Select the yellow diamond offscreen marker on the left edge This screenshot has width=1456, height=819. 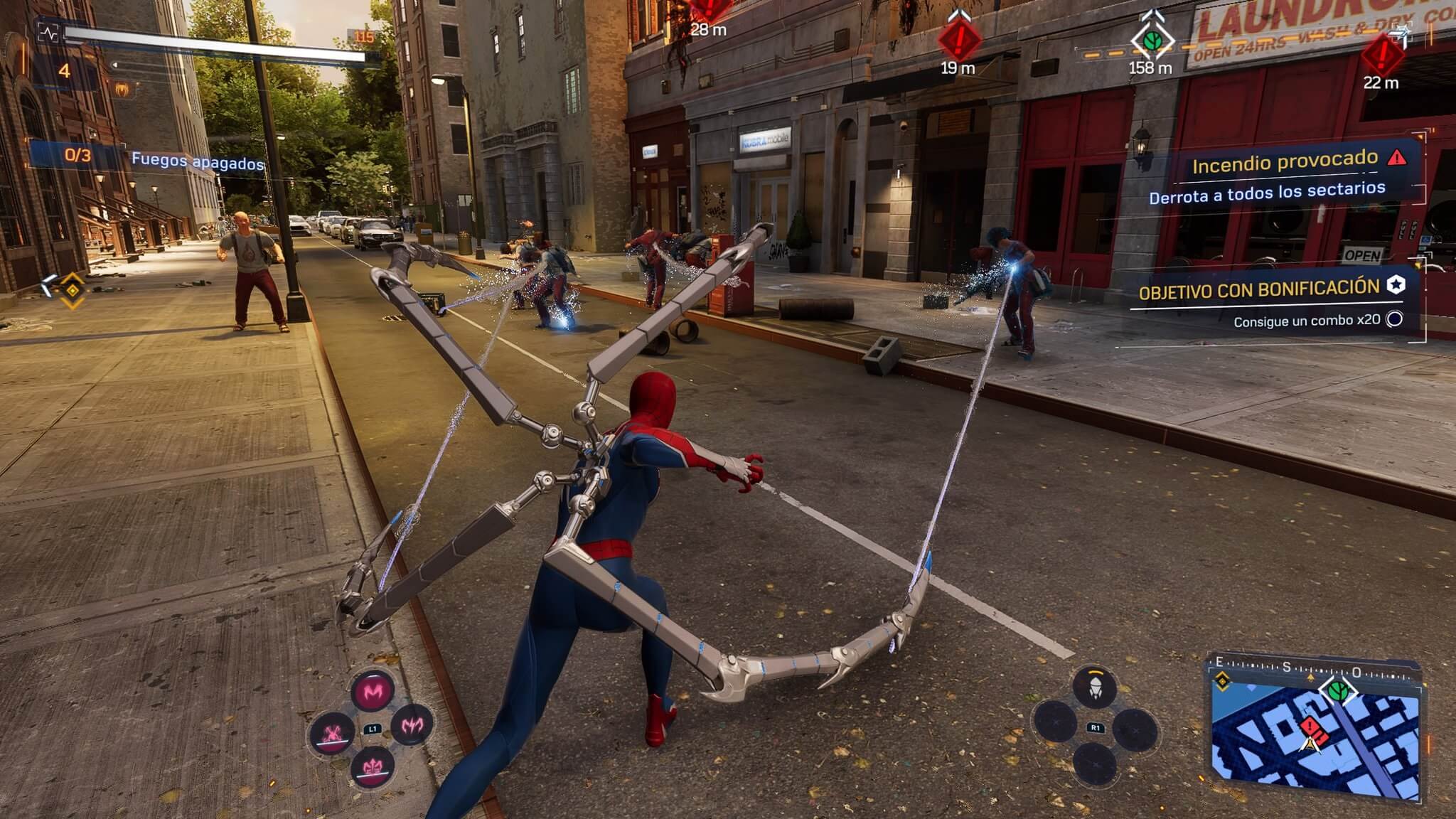[73, 289]
